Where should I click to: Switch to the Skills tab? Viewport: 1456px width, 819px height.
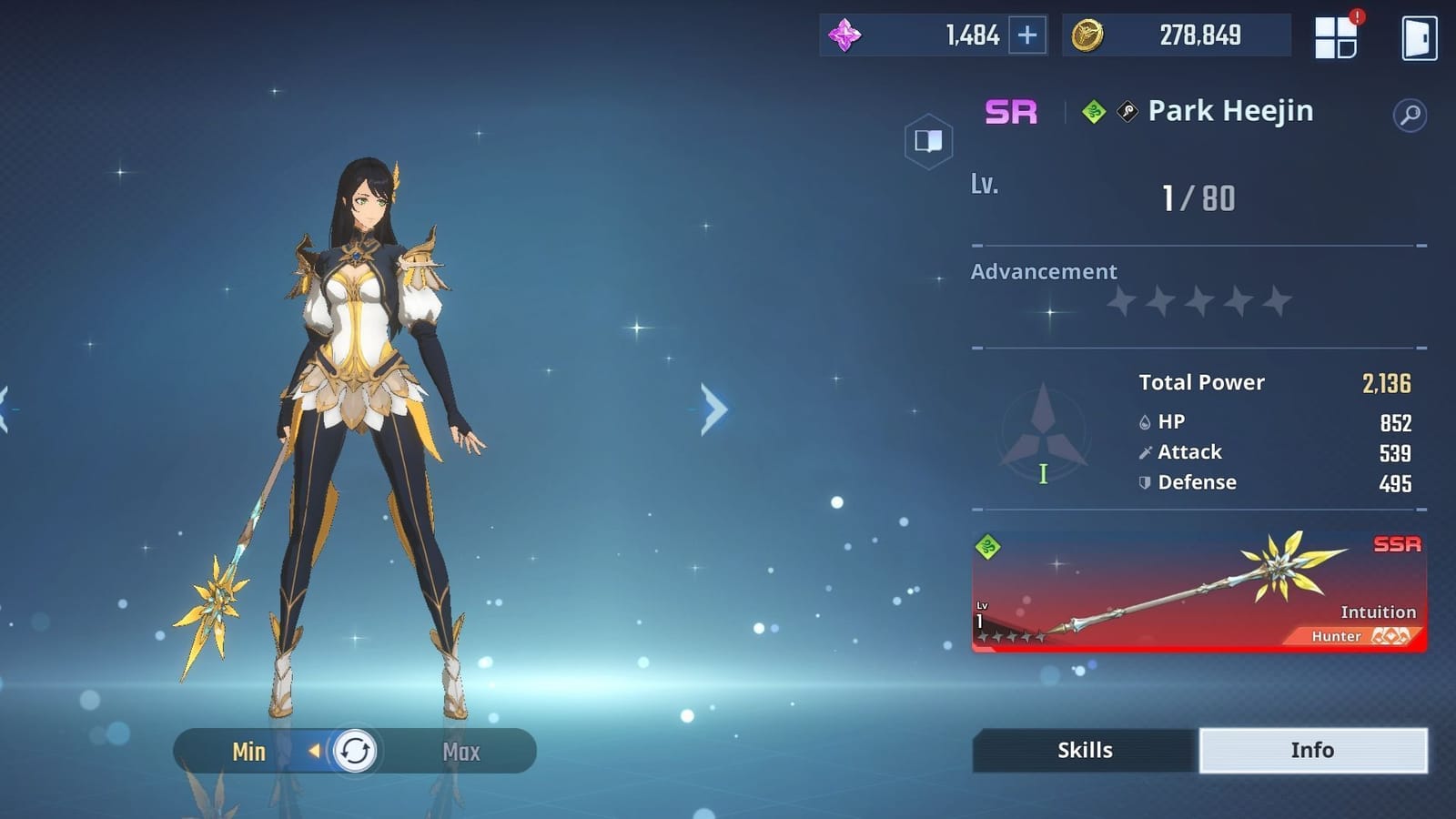pos(1084,750)
